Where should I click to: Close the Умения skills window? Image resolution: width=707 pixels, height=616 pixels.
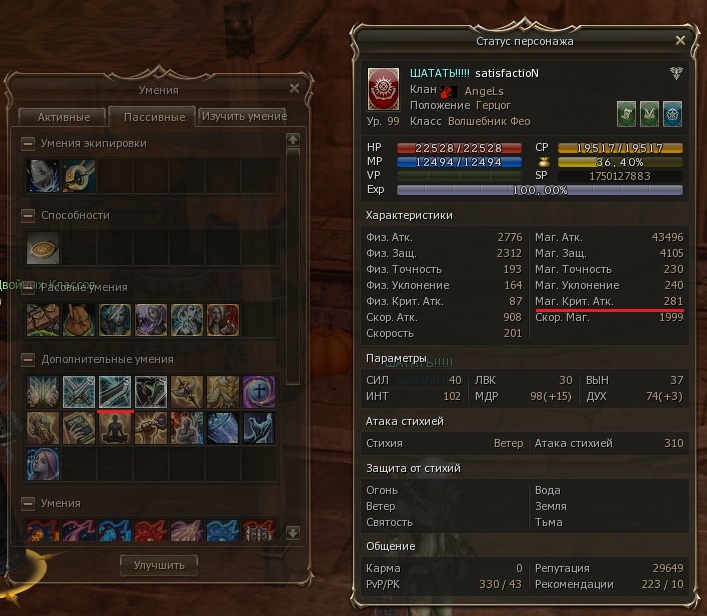click(x=294, y=88)
